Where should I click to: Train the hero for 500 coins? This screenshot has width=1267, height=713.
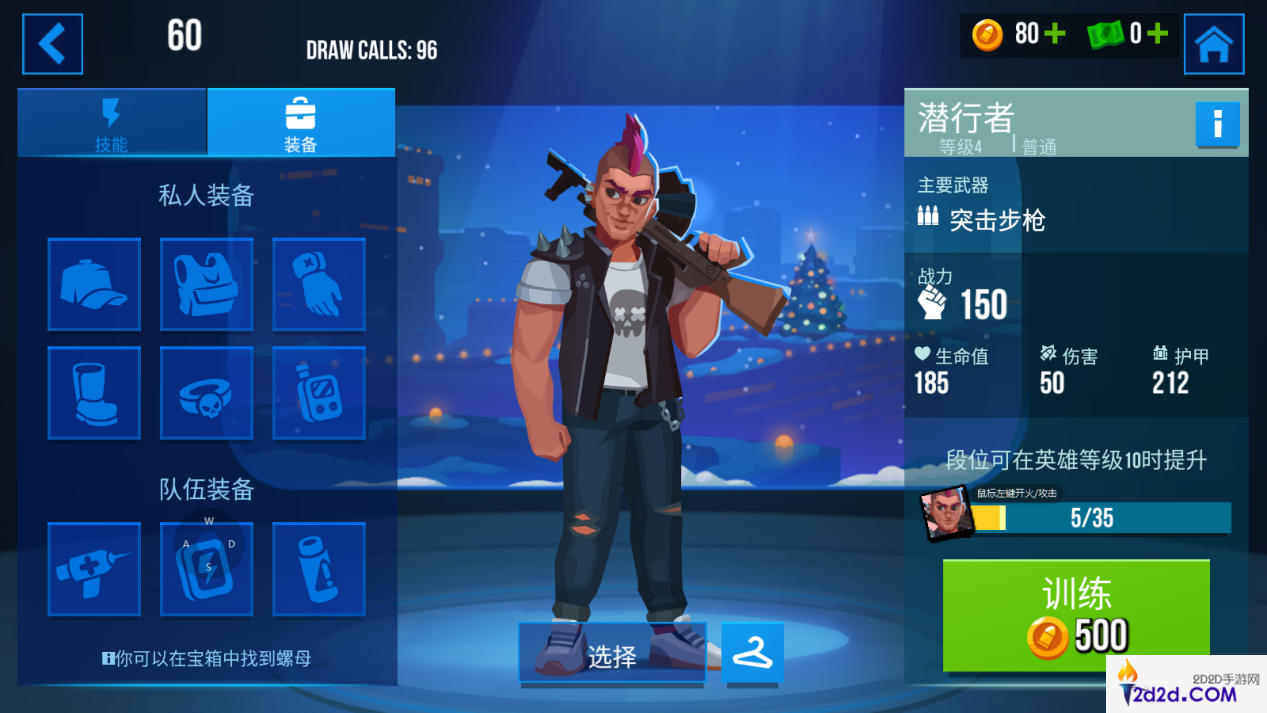pyautogui.click(x=1076, y=615)
